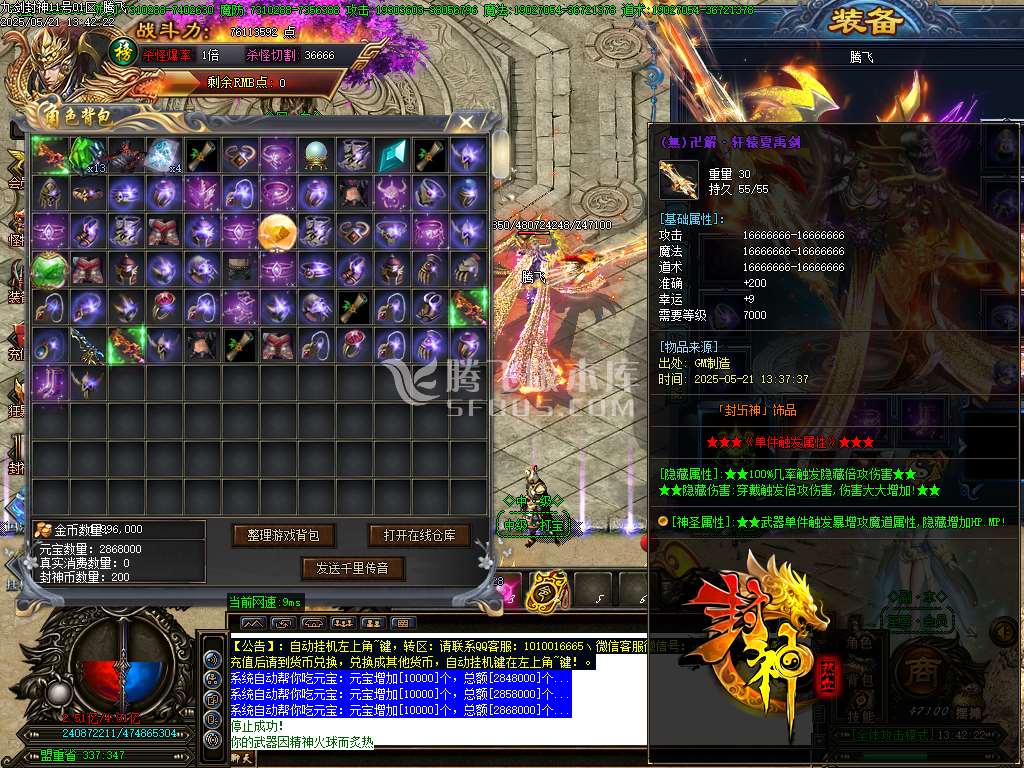Screen dimensions: 1024x768
Task: Click the chat input bar labeled 聊天
Action: tap(243, 758)
